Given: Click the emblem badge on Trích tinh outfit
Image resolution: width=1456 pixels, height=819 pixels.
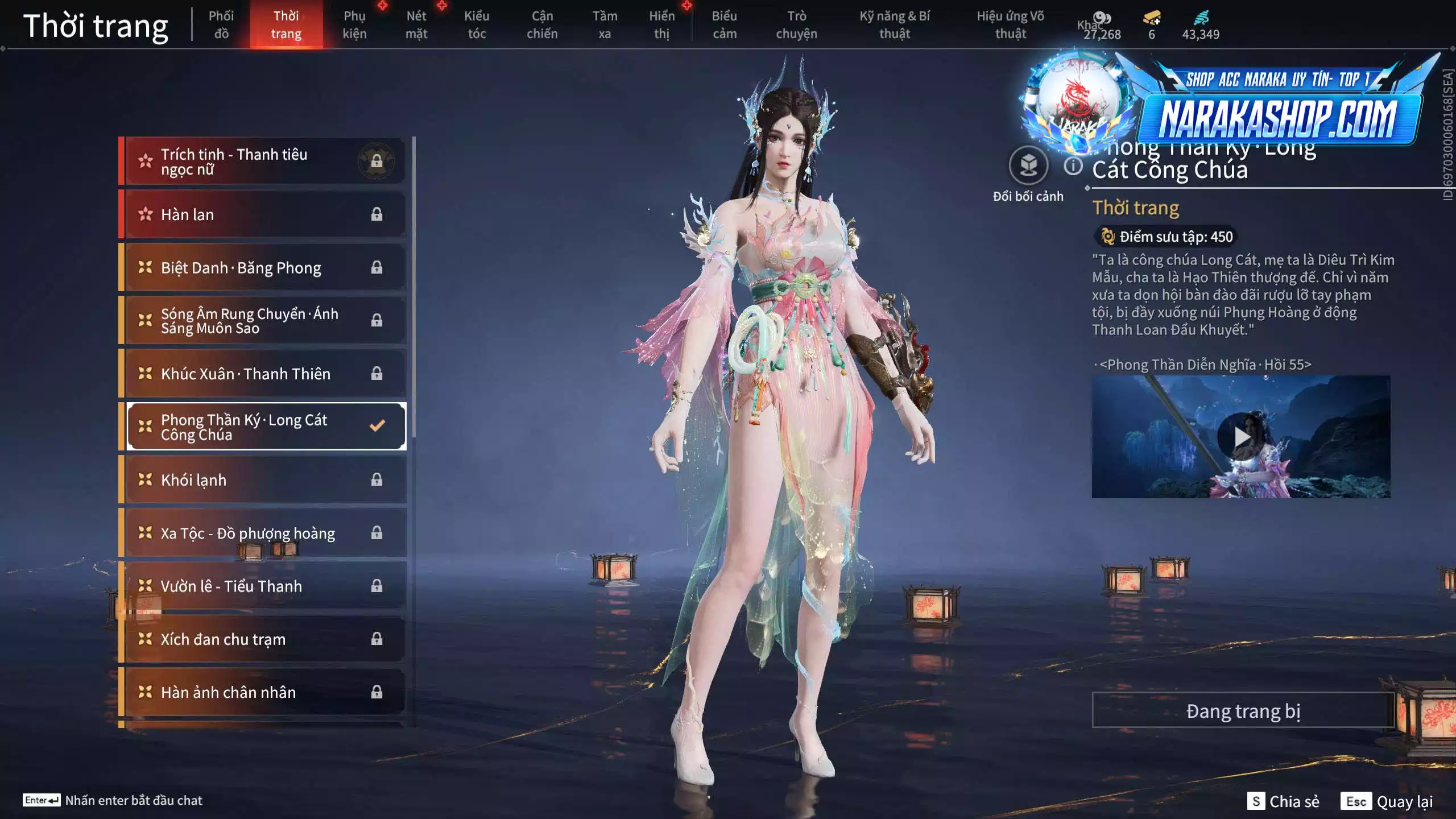Looking at the screenshot, I should click(x=377, y=161).
